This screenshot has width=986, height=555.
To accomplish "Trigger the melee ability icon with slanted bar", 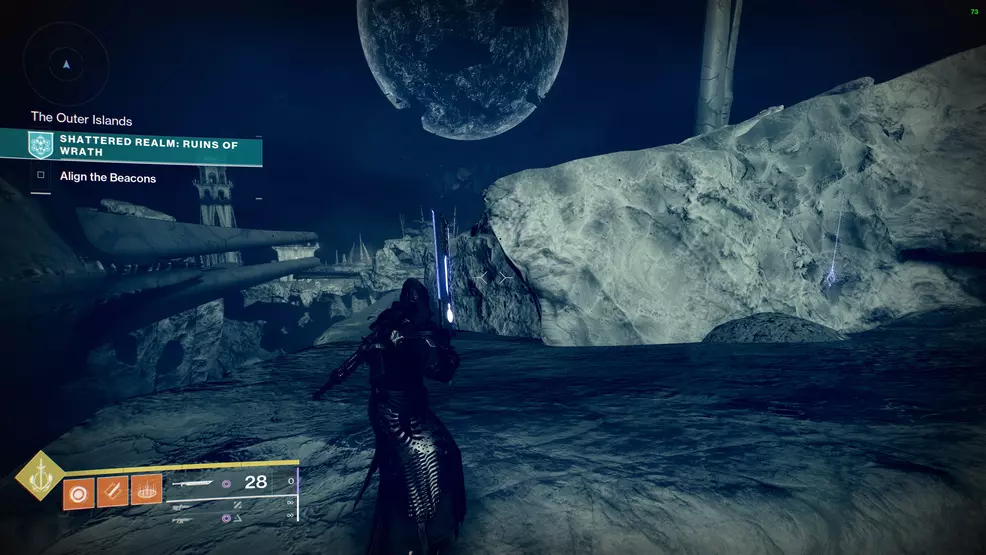I will [x=112, y=492].
